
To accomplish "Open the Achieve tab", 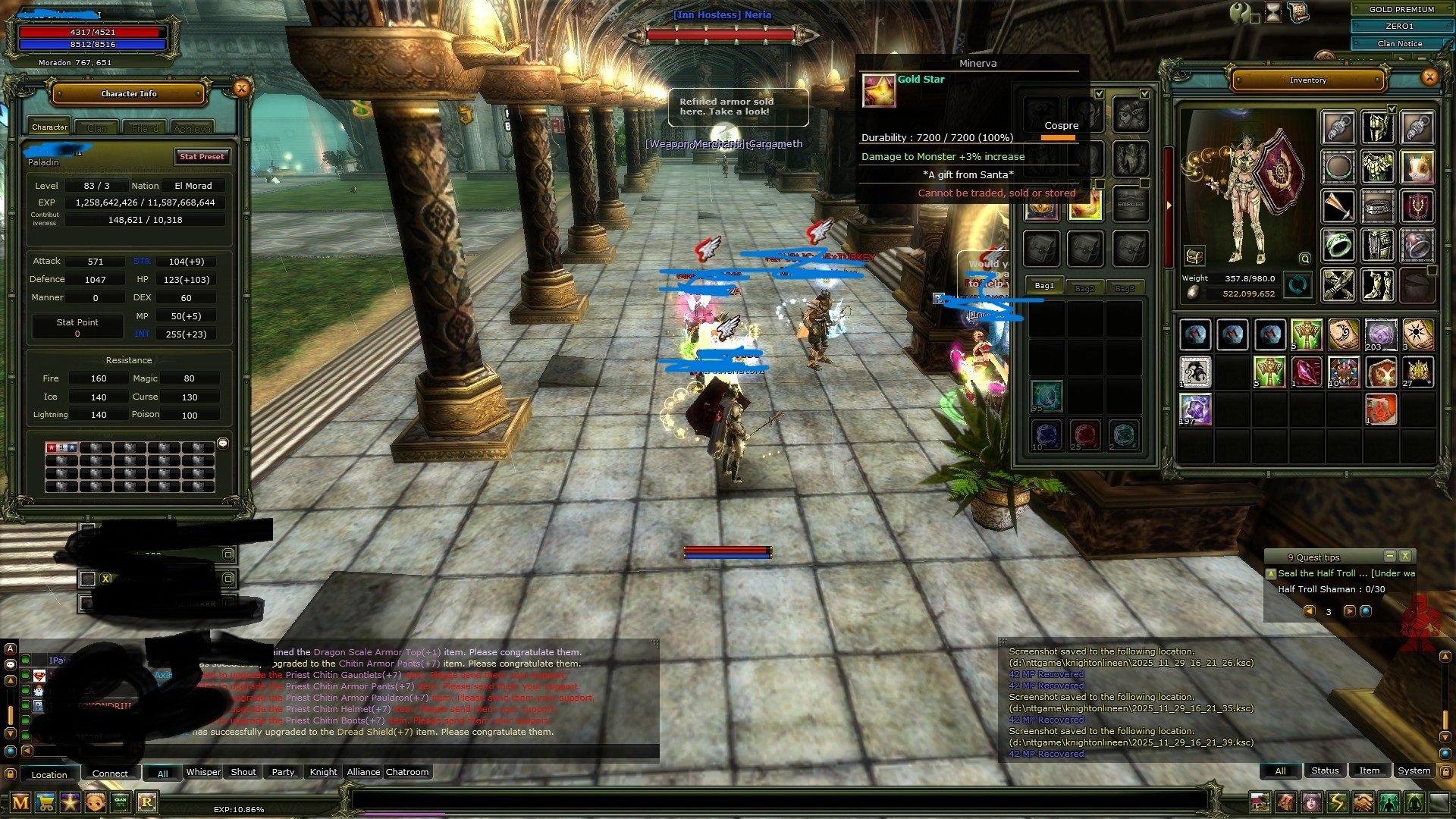I will [192, 128].
